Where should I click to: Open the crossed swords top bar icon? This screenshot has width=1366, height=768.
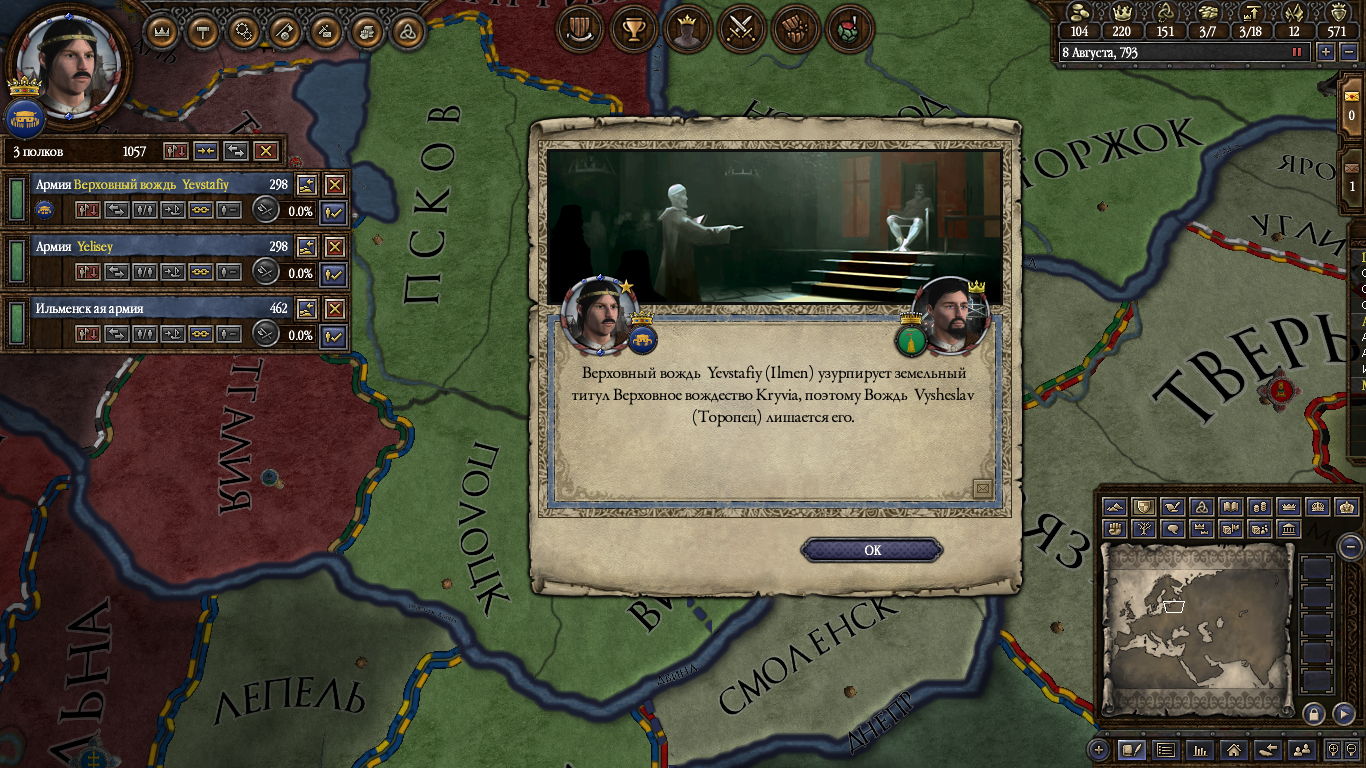point(741,29)
